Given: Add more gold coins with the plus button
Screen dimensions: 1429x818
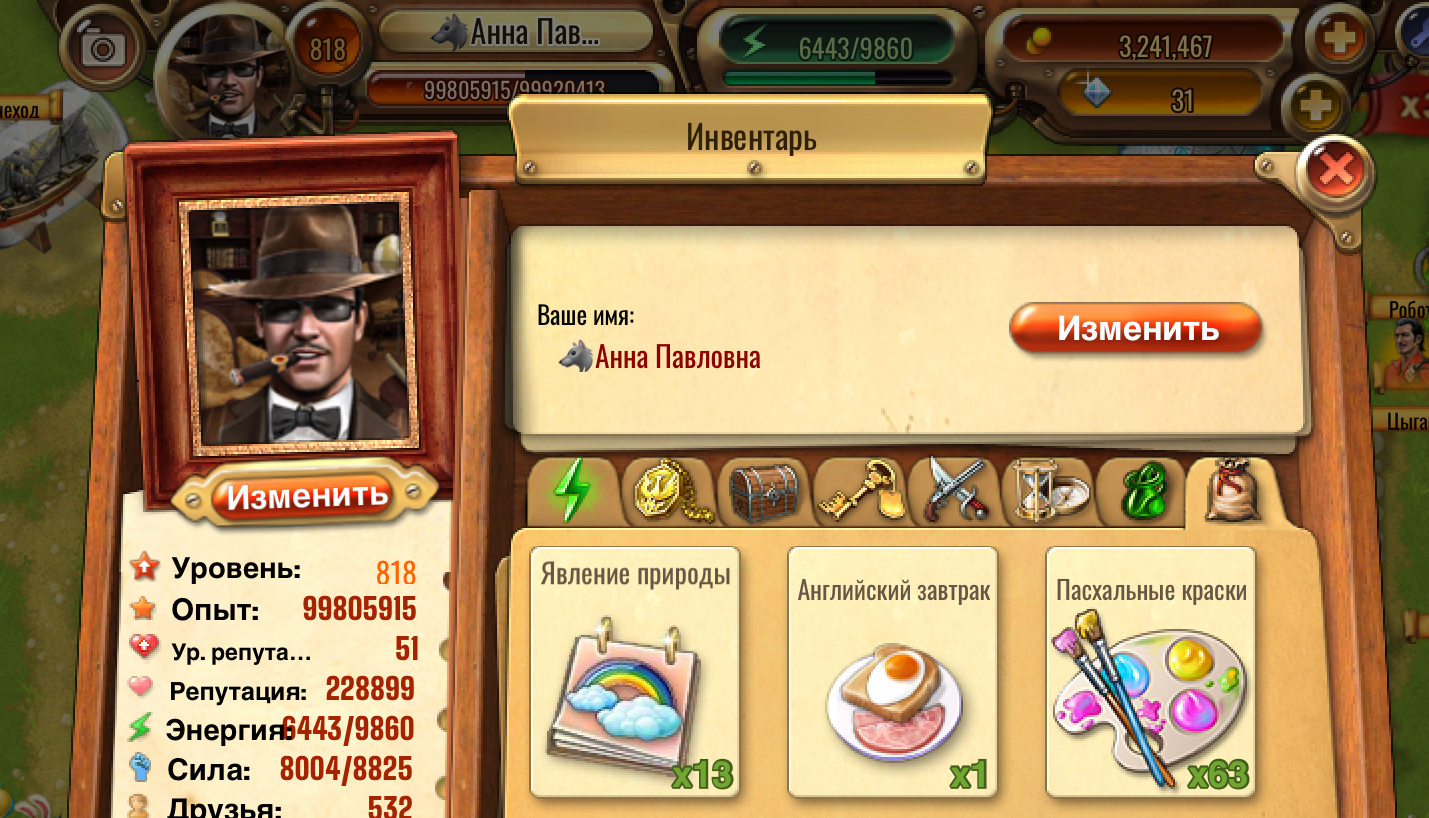Looking at the screenshot, I should (x=1338, y=40).
